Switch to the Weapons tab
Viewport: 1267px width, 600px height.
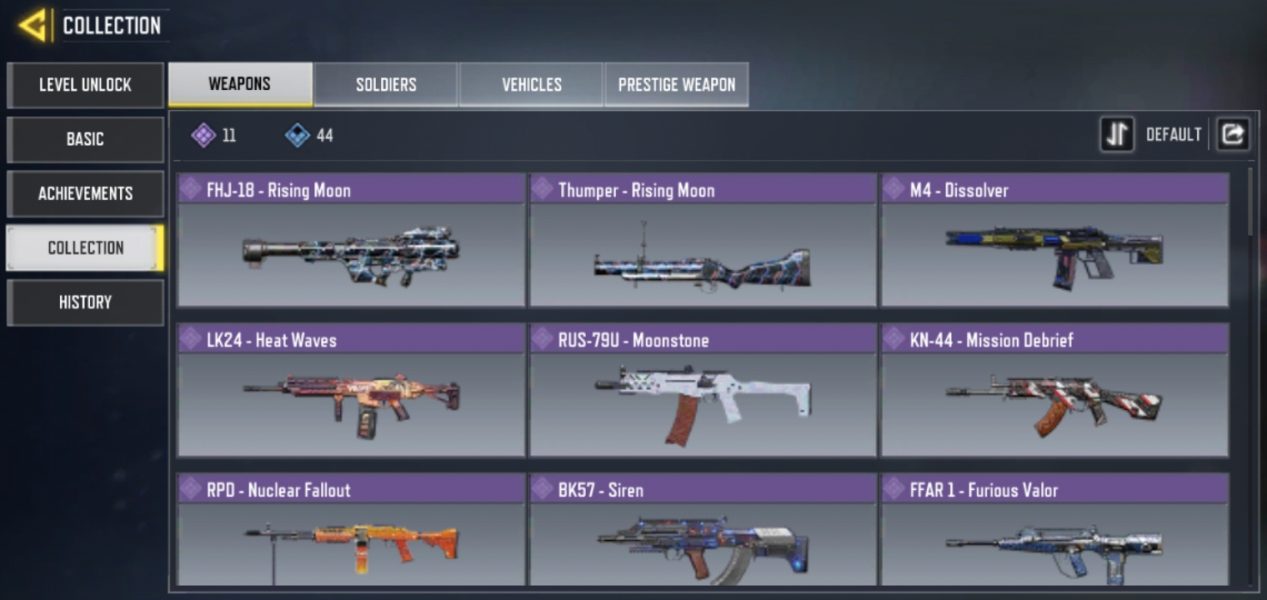(240, 84)
